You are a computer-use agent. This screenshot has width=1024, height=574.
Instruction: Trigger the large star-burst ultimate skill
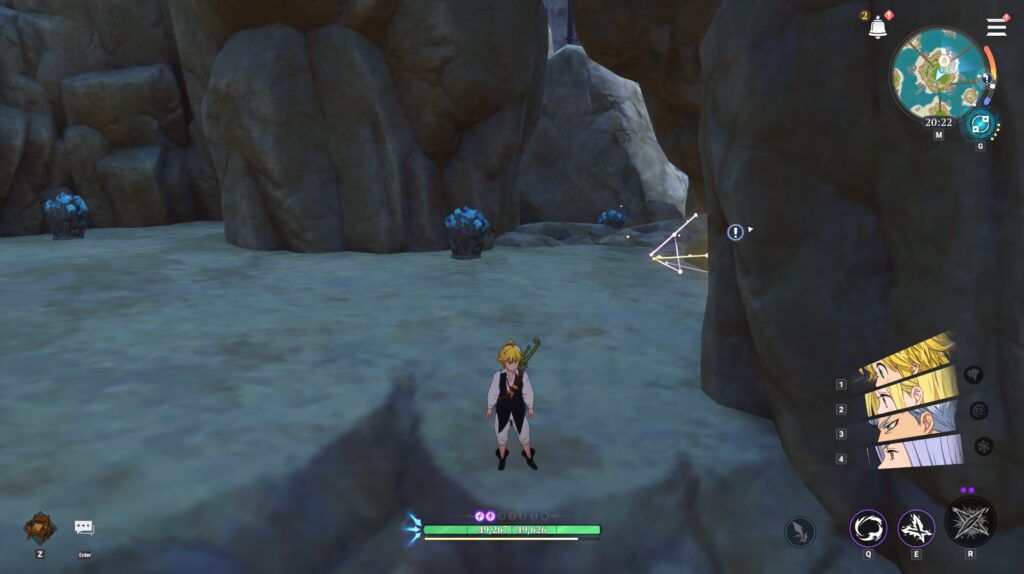coord(970,522)
